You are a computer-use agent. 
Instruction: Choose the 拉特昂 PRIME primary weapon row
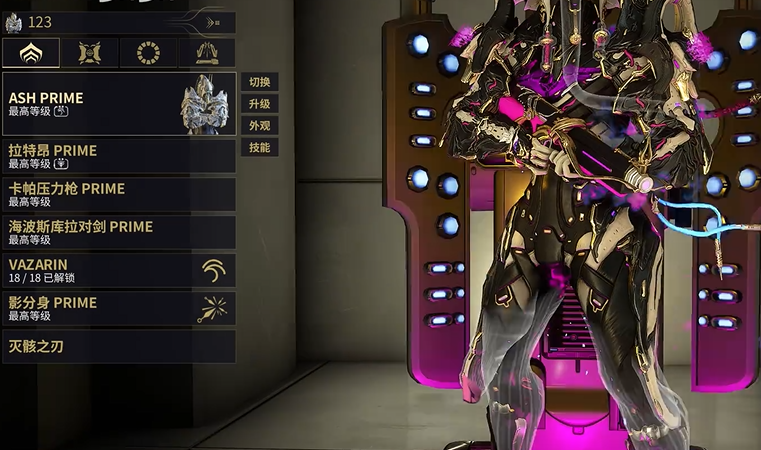pos(119,156)
